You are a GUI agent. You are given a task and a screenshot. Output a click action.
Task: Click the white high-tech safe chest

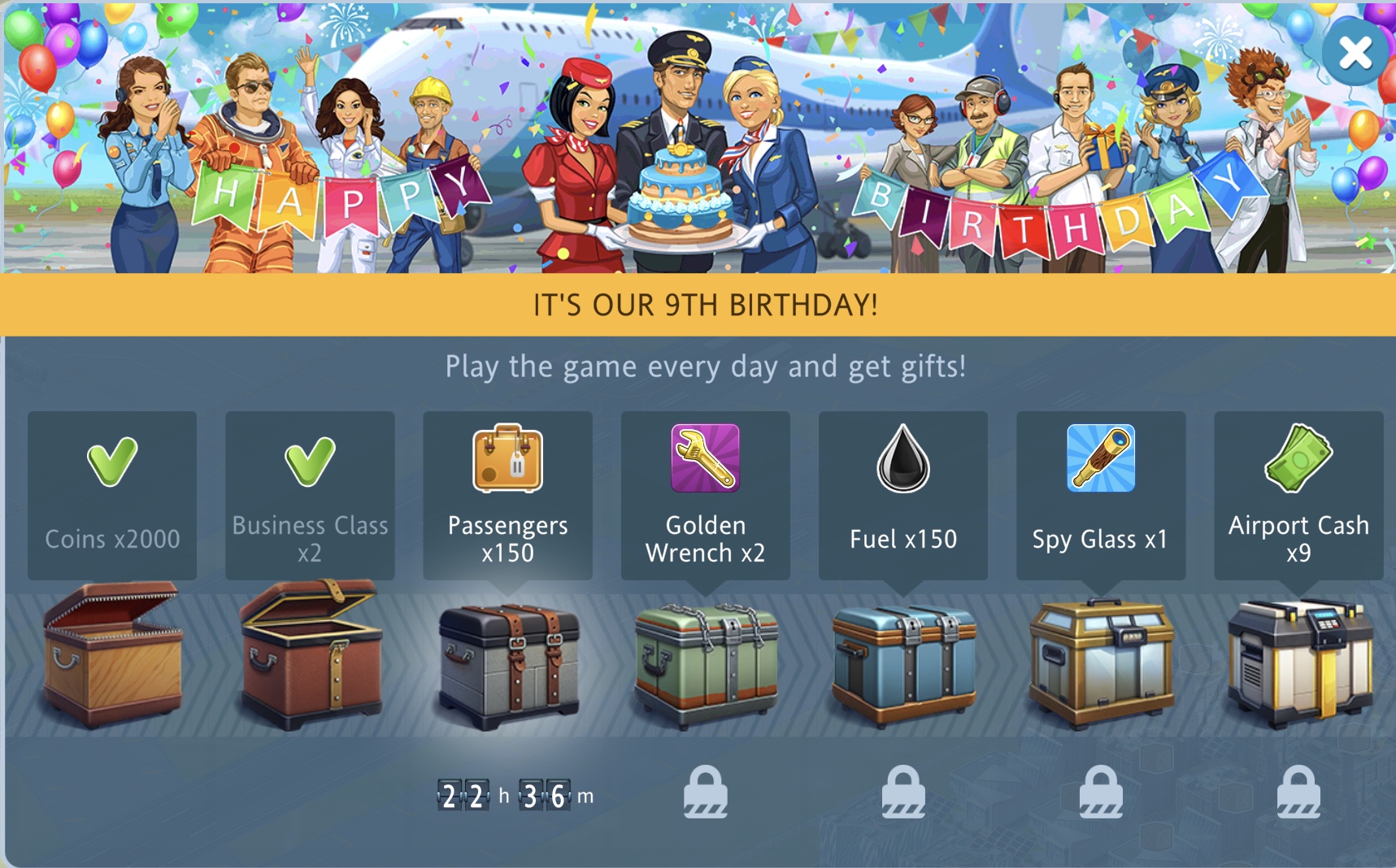click(x=1299, y=662)
